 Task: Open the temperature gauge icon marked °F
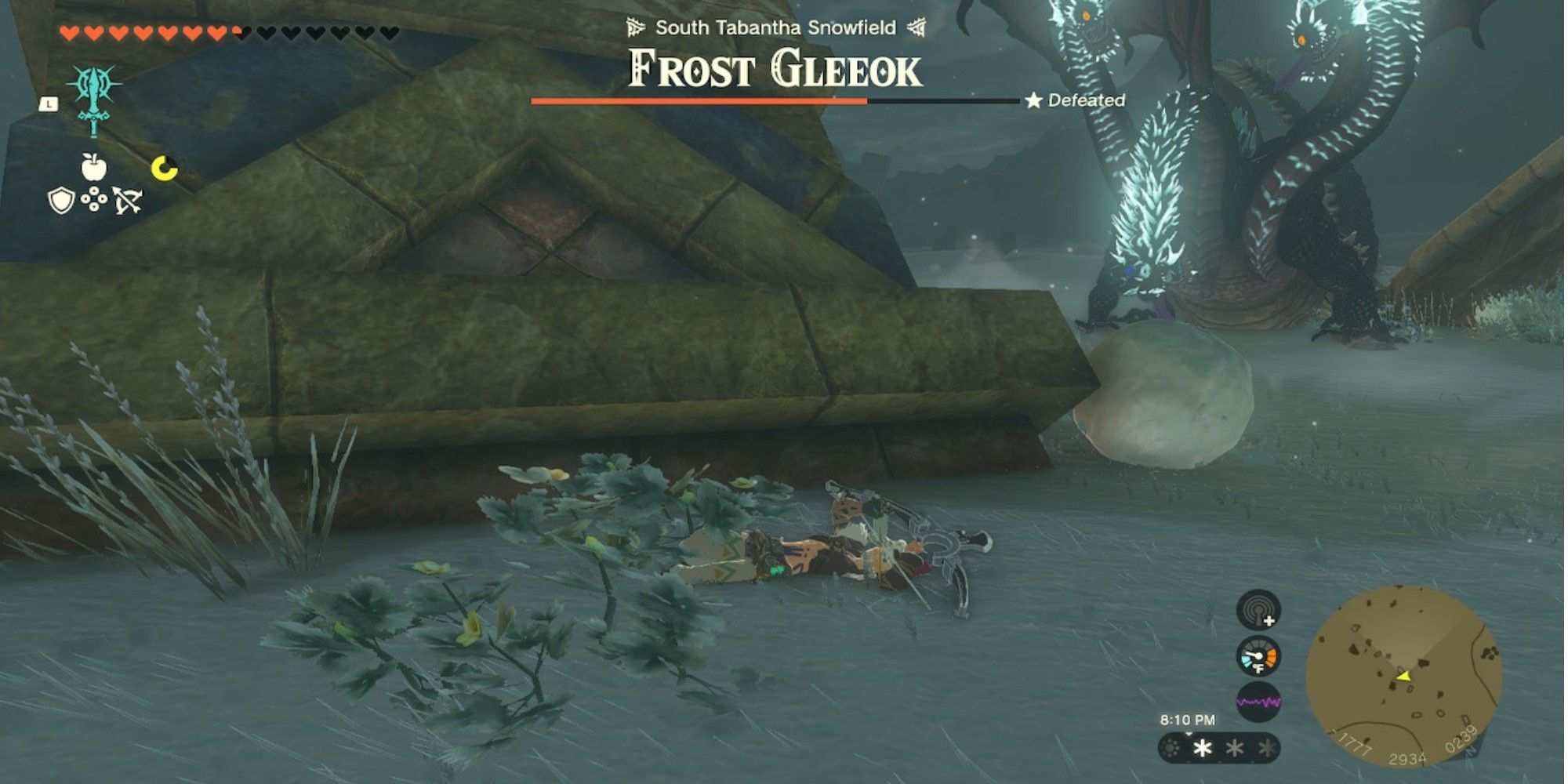(x=1258, y=657)
